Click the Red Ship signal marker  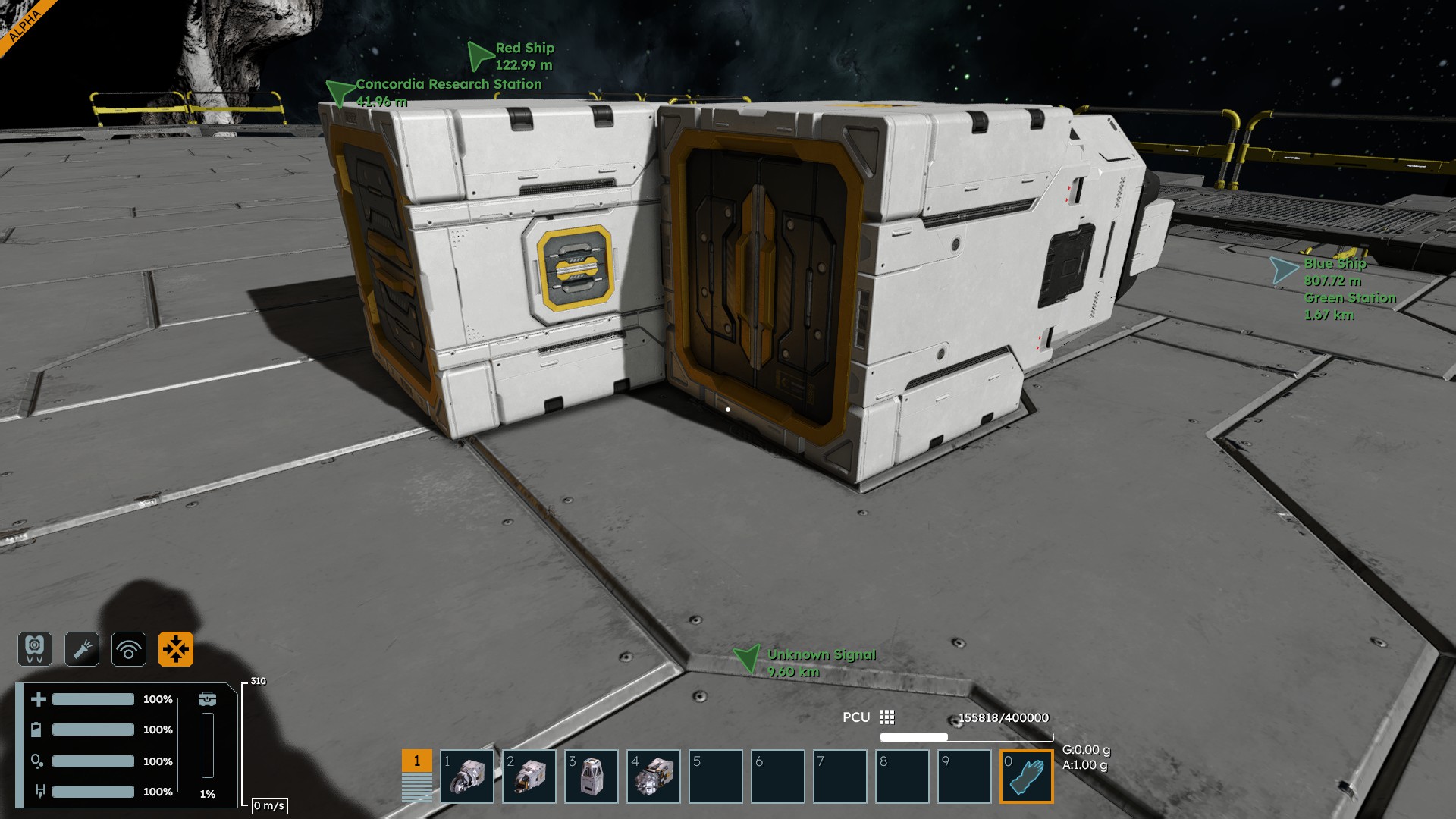pos(480,55)
